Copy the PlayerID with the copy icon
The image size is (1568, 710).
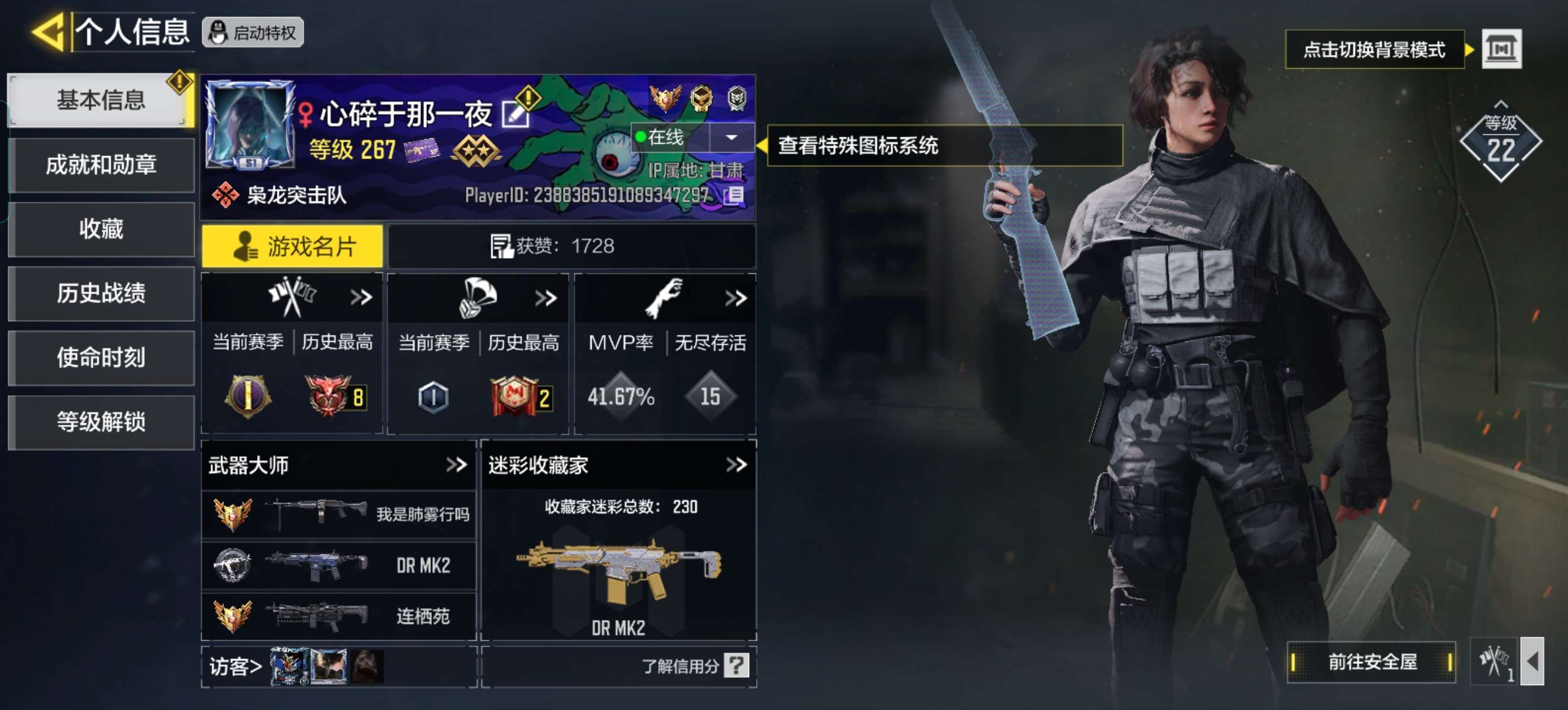[x=734, y=195]
